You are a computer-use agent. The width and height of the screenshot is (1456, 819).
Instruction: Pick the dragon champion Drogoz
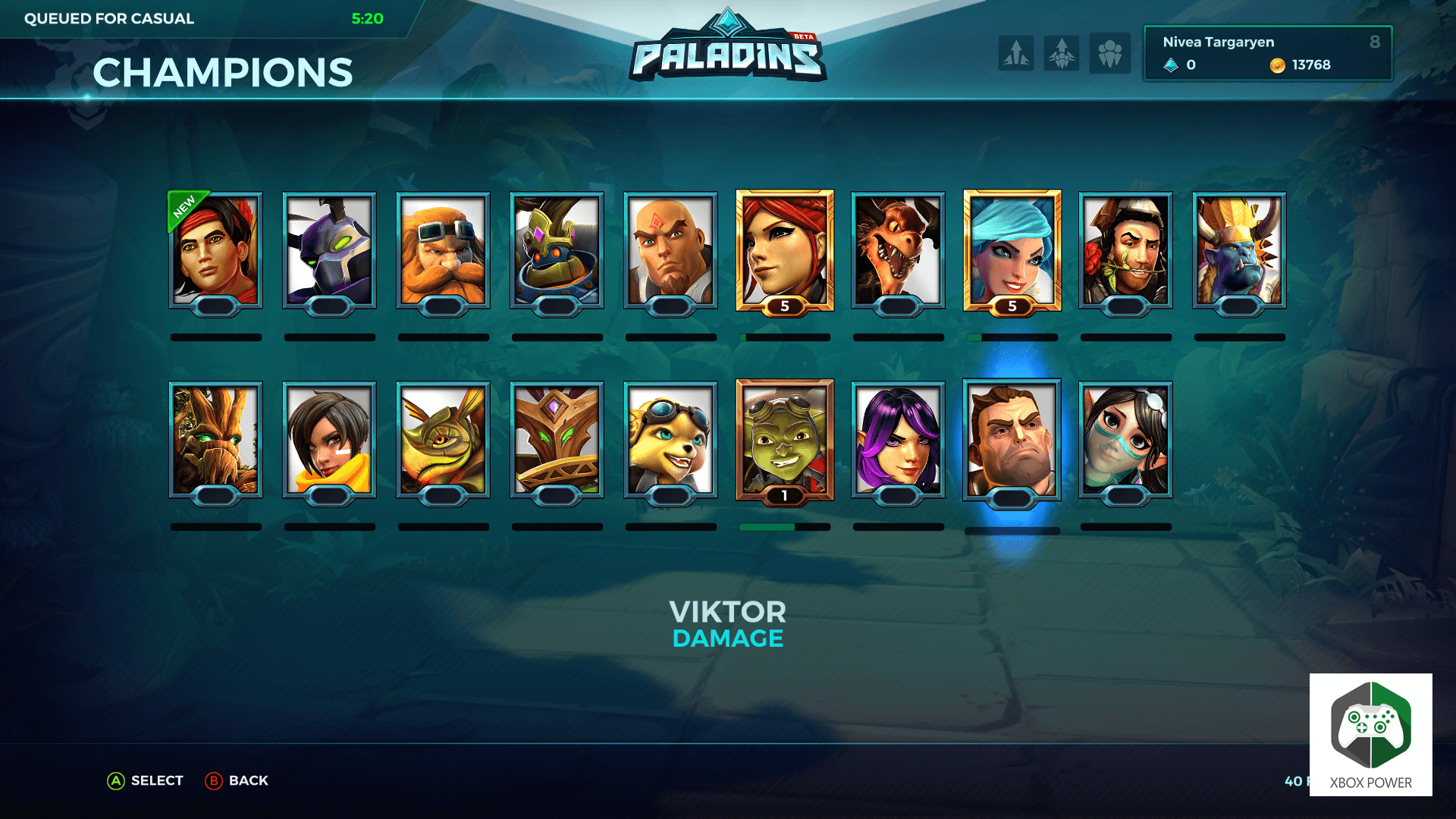pyautogui.click(x=898, y=250)
